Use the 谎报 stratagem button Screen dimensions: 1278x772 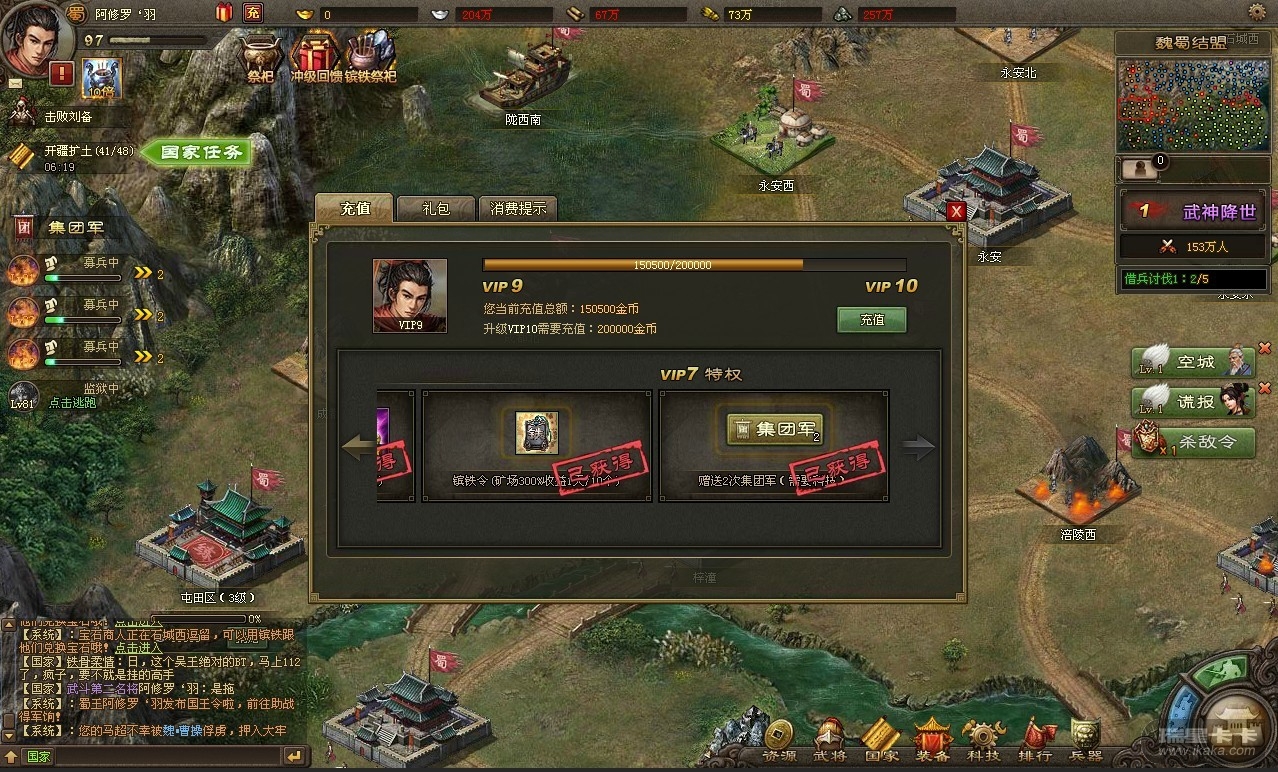1193,402
